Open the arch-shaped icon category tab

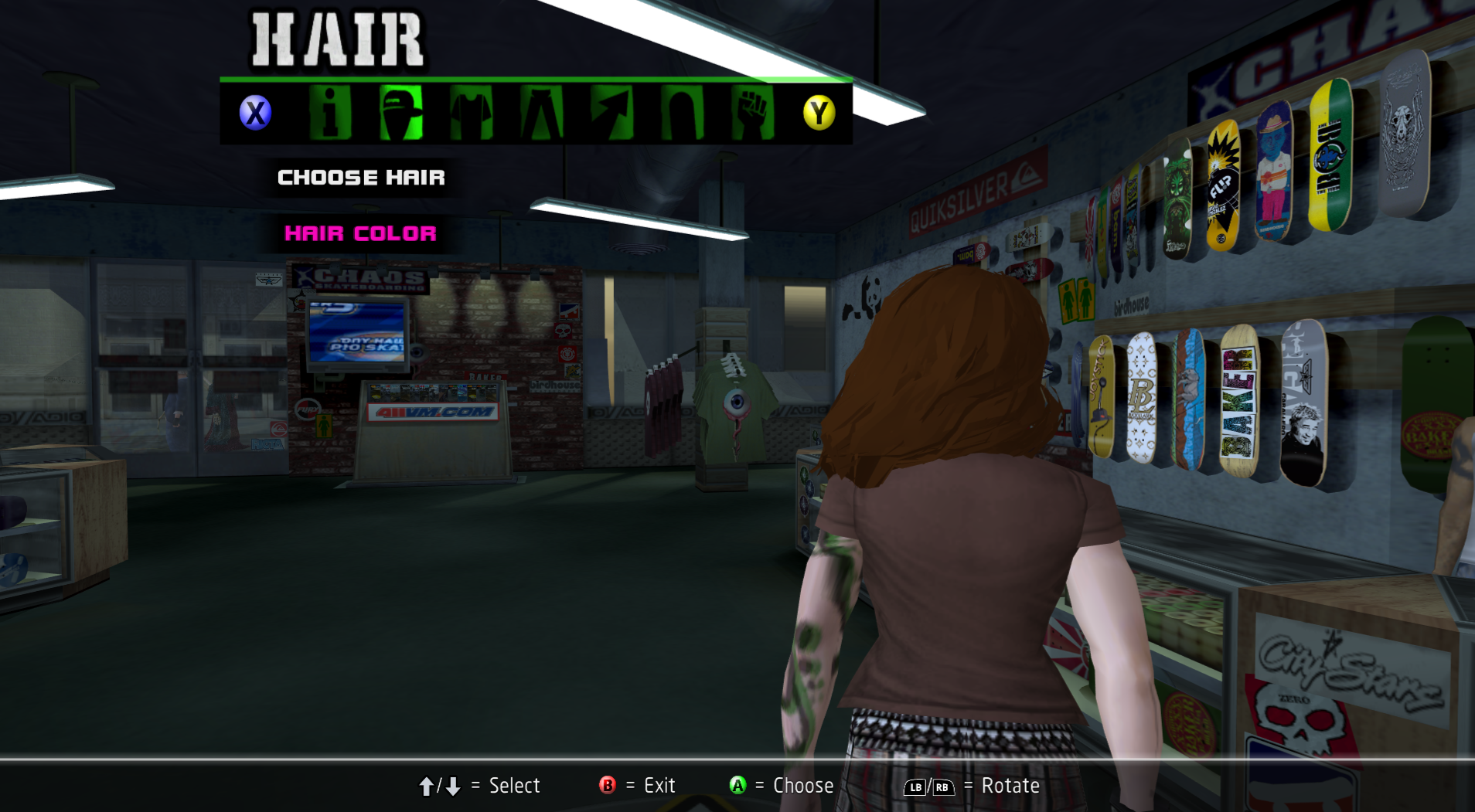click(x=682, y=113)
